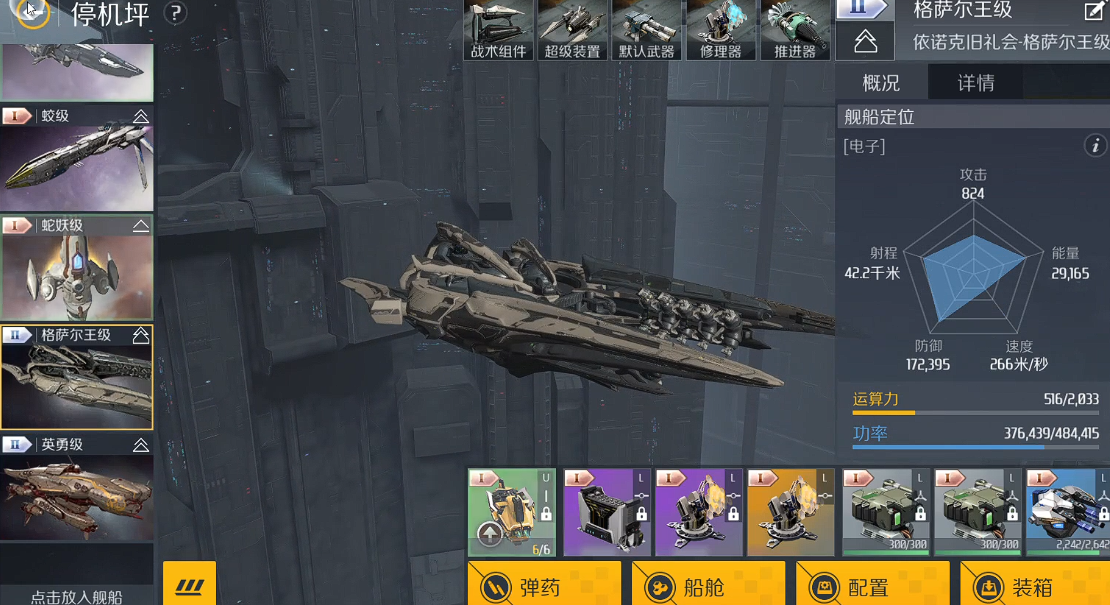The width and height of the screenshot is (1110, 605).
Task: Open the 弹药 ammo menu
Action: [x=544, y=585]
